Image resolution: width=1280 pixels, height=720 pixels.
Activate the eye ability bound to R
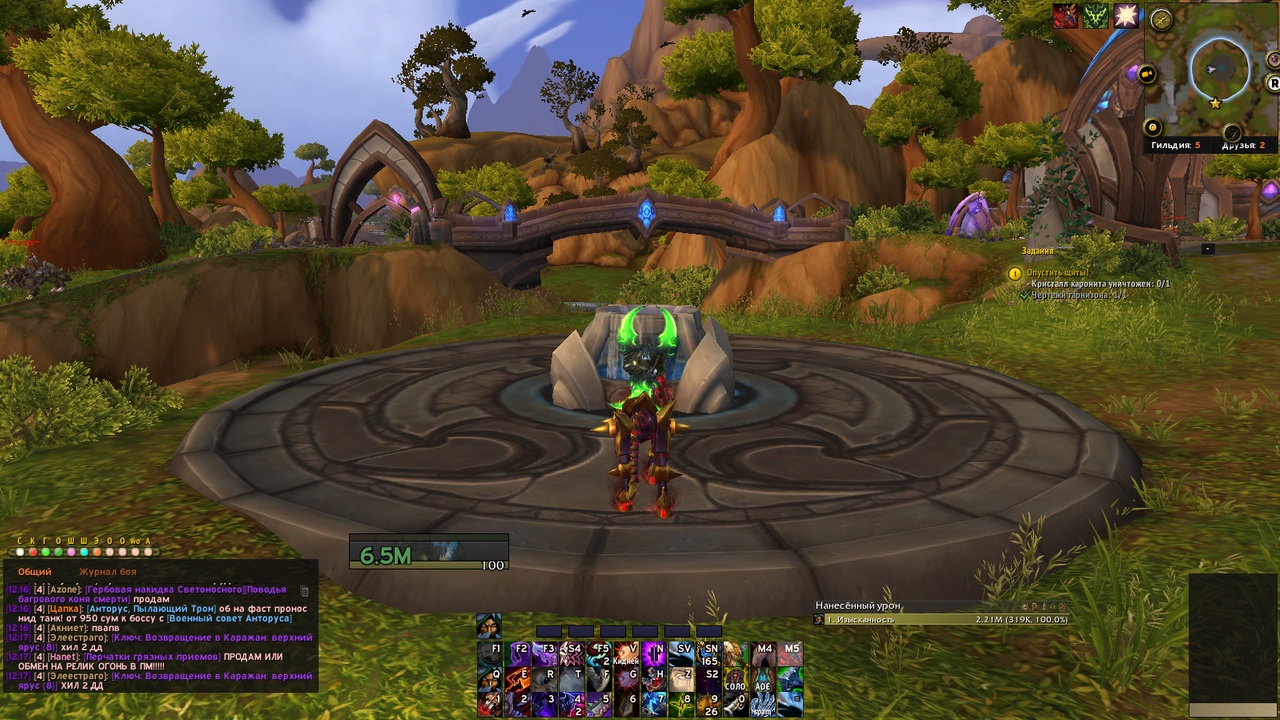click(545, 679)
